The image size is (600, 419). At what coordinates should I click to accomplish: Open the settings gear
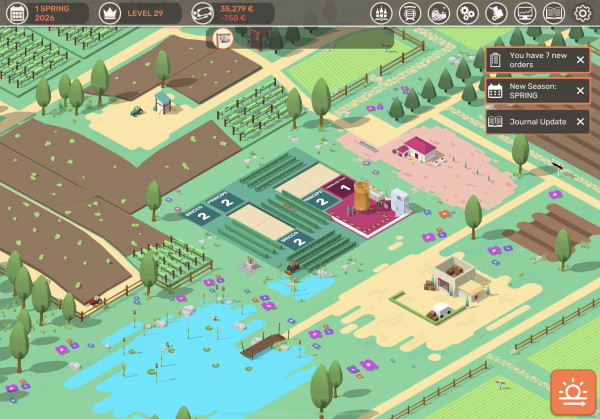[x=583, y=13]
